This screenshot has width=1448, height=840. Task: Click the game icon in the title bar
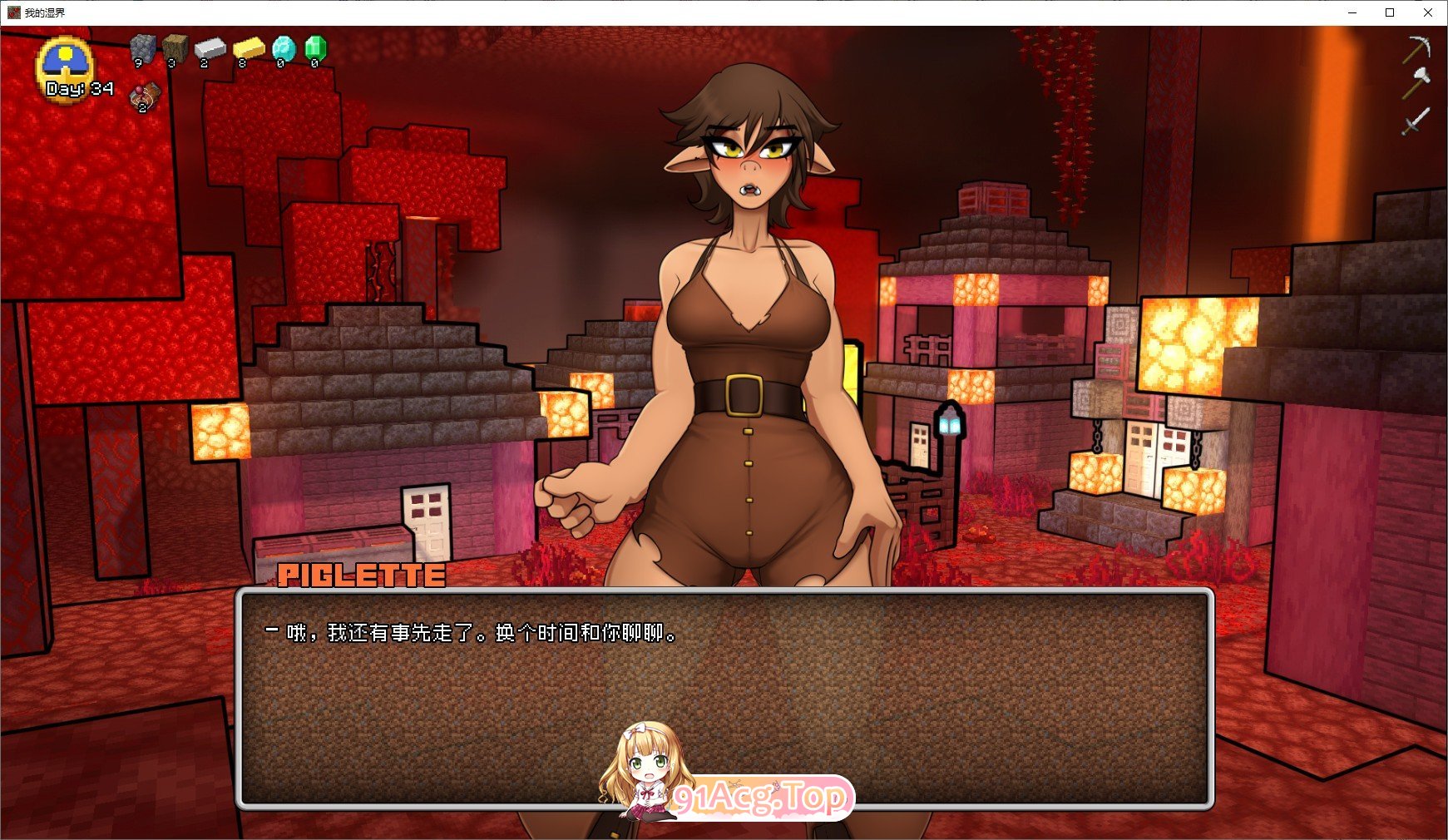pos(16,12)
